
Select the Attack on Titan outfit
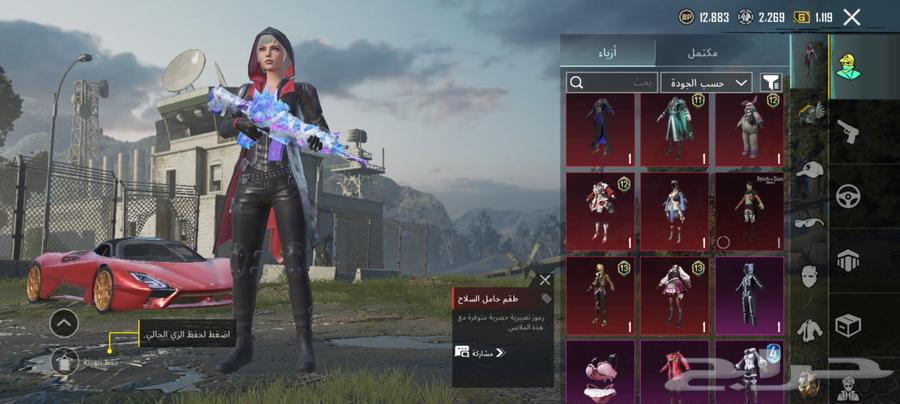(x=749, y=211)
